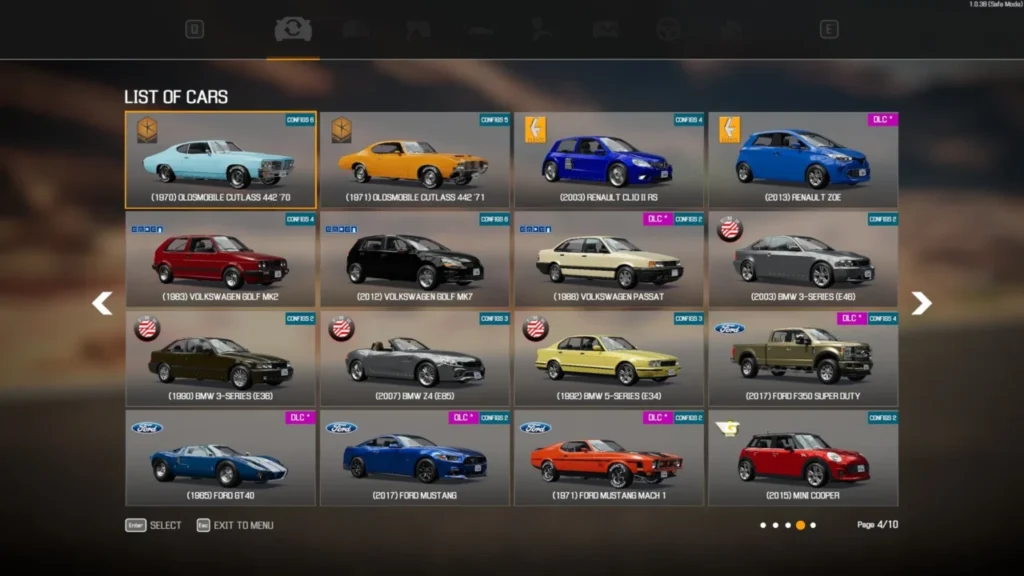
Task: Pick the 1965 Ford GT40 tile
Action: pos(220,457)
